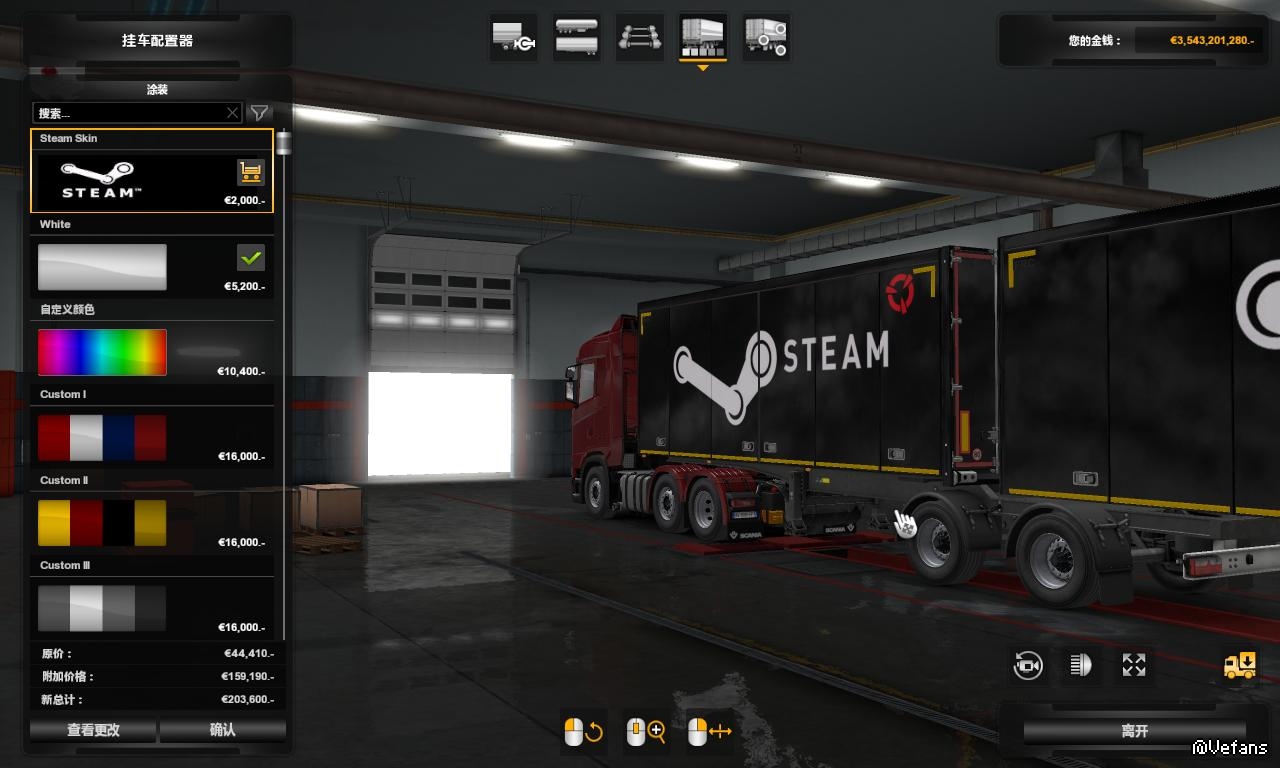Open the trailer coupling tab

tap(514, 38)
